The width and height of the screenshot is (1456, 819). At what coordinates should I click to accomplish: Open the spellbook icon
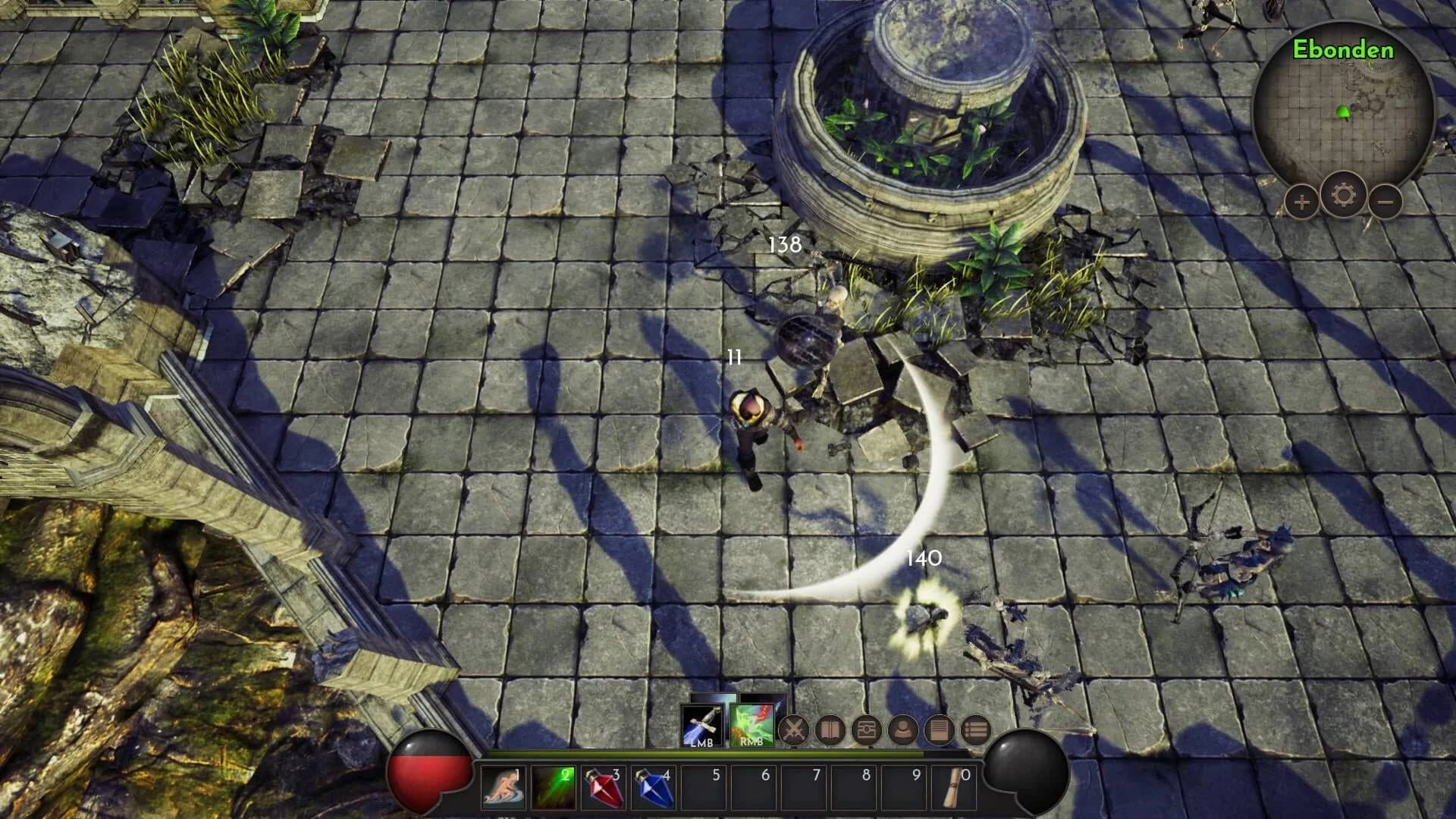pos(830,730)
